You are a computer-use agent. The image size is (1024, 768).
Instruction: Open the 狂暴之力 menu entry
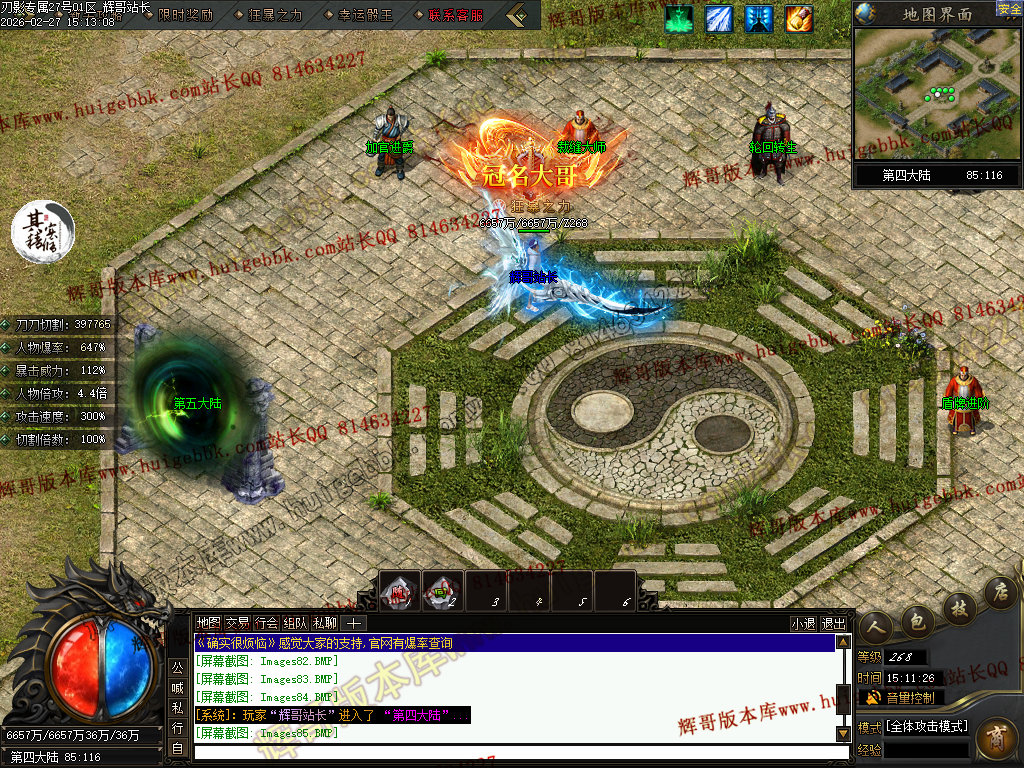click(x=273, y=15)
